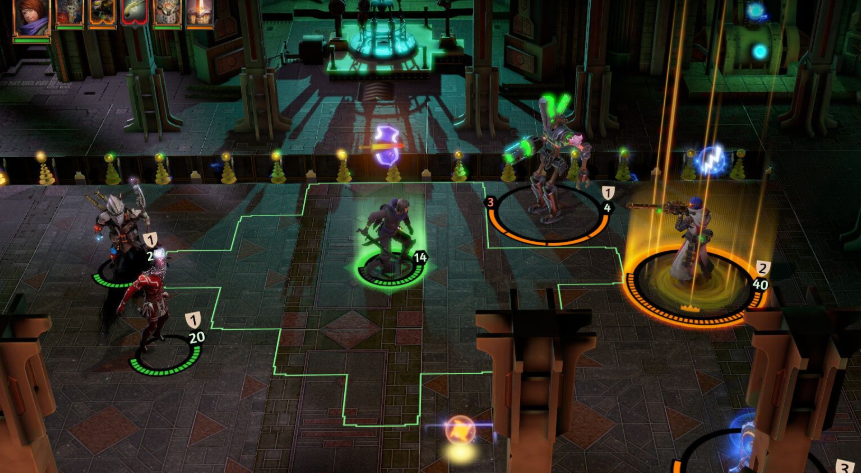The image size is (861, 473).
Task: Choose the red-framed turn portrait
Action: point(134,13)
